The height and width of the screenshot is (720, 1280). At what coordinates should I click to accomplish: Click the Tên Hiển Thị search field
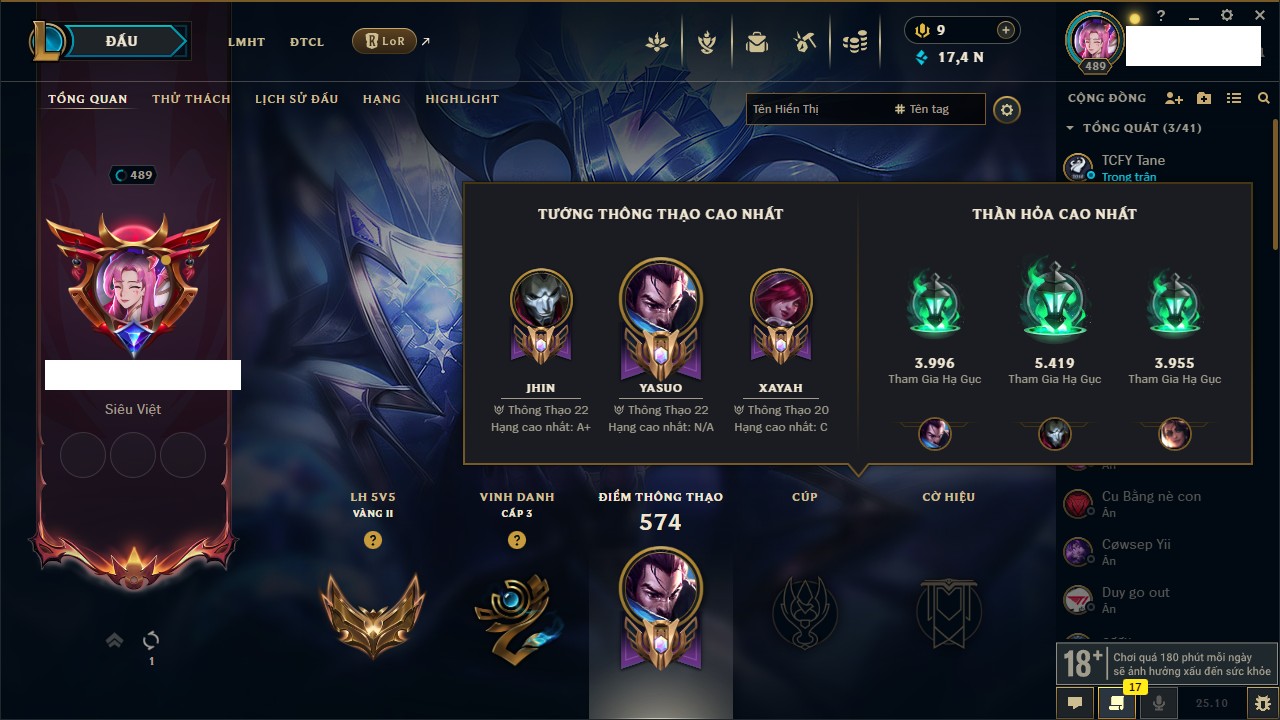(816, 109)
